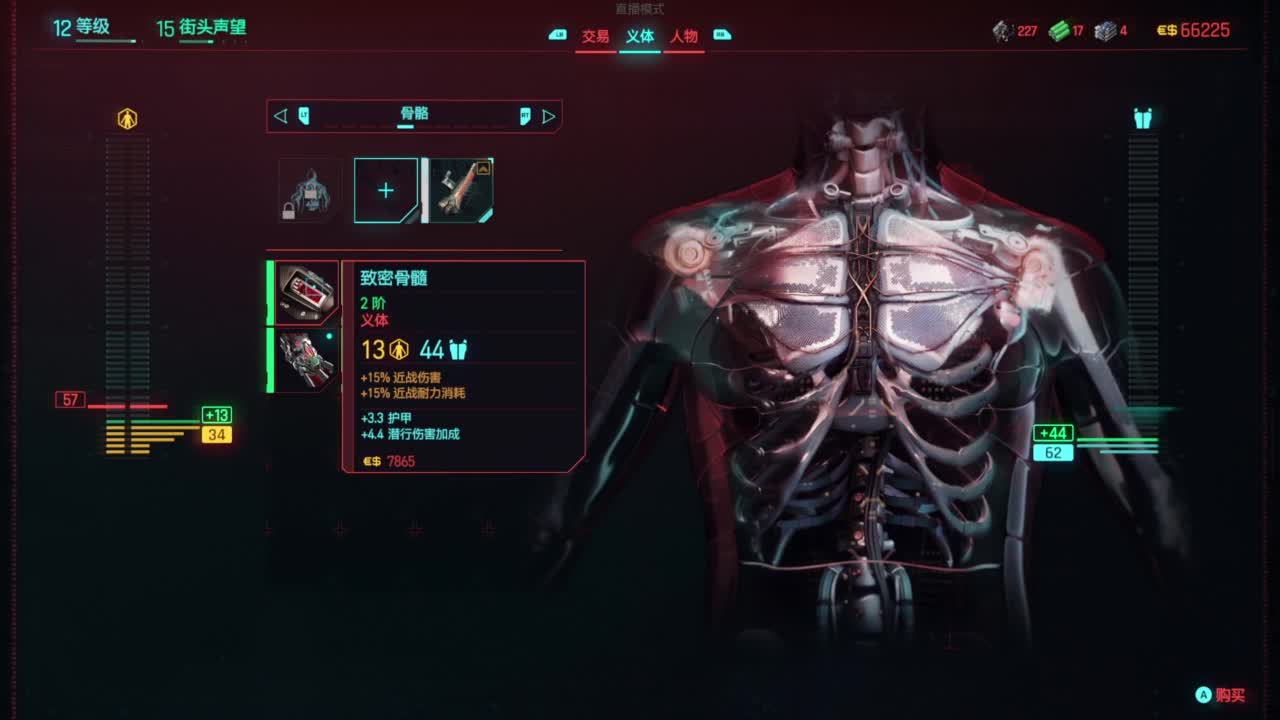Screen dimensions: 1280x720
Task: Switch to the 交易 trade tab
Action: pyautogui.click(x=595, y=37)
